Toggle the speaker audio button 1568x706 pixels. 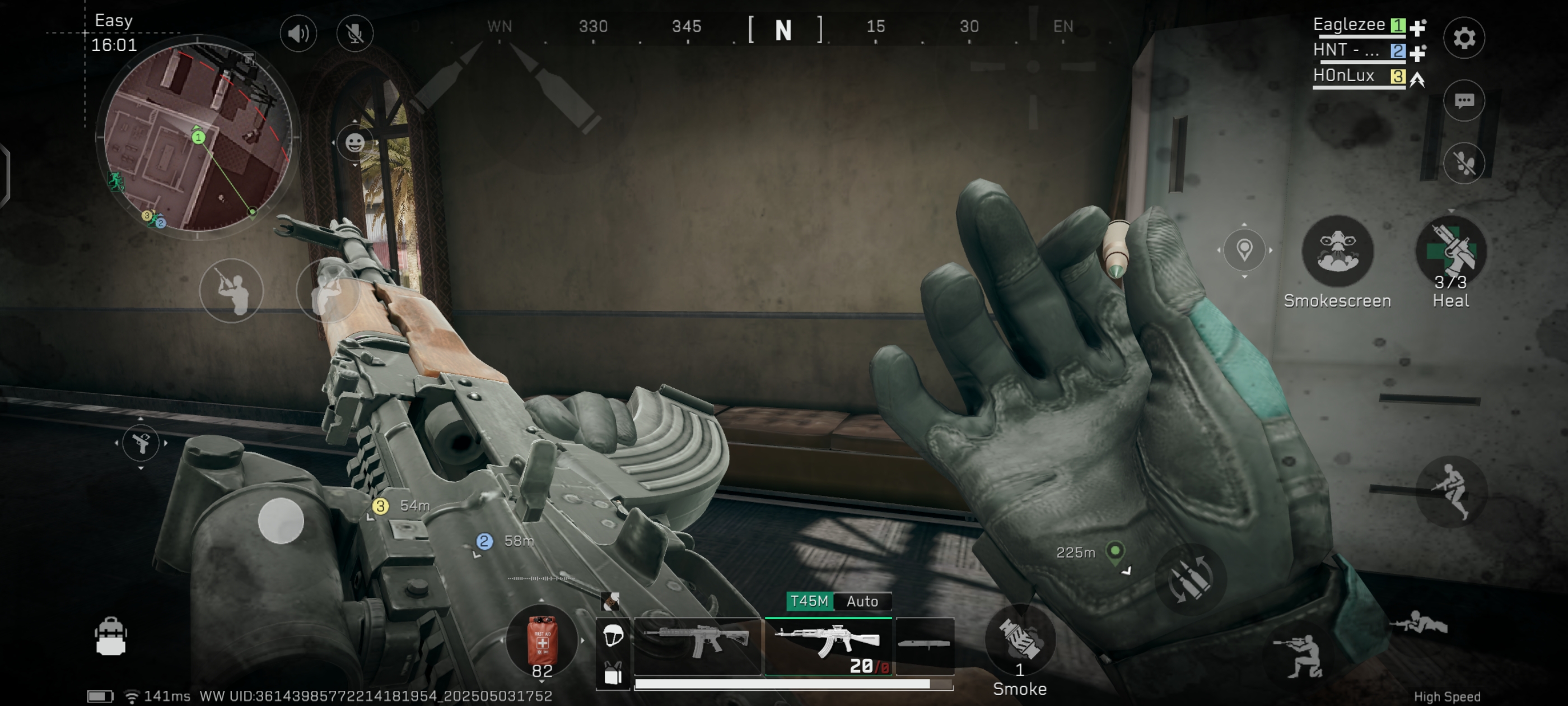coord(298,33)
